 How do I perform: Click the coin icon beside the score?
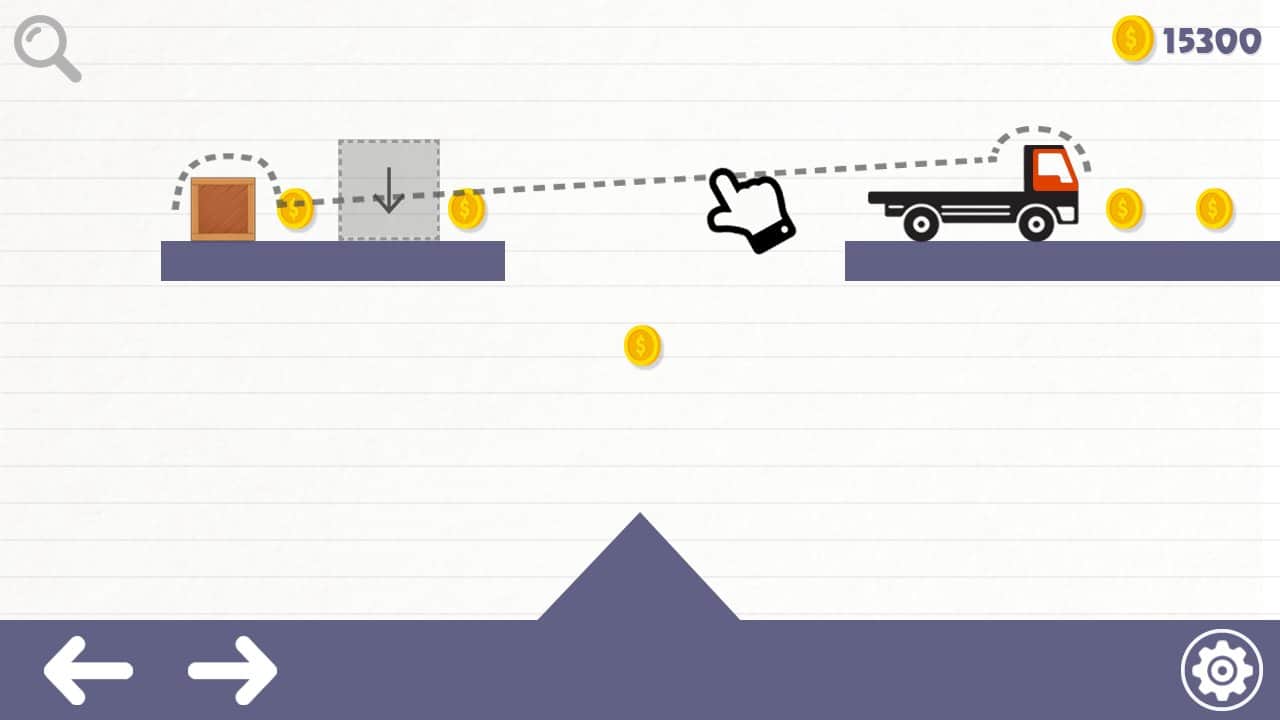pyautogui.click(x=1131, y=40)
